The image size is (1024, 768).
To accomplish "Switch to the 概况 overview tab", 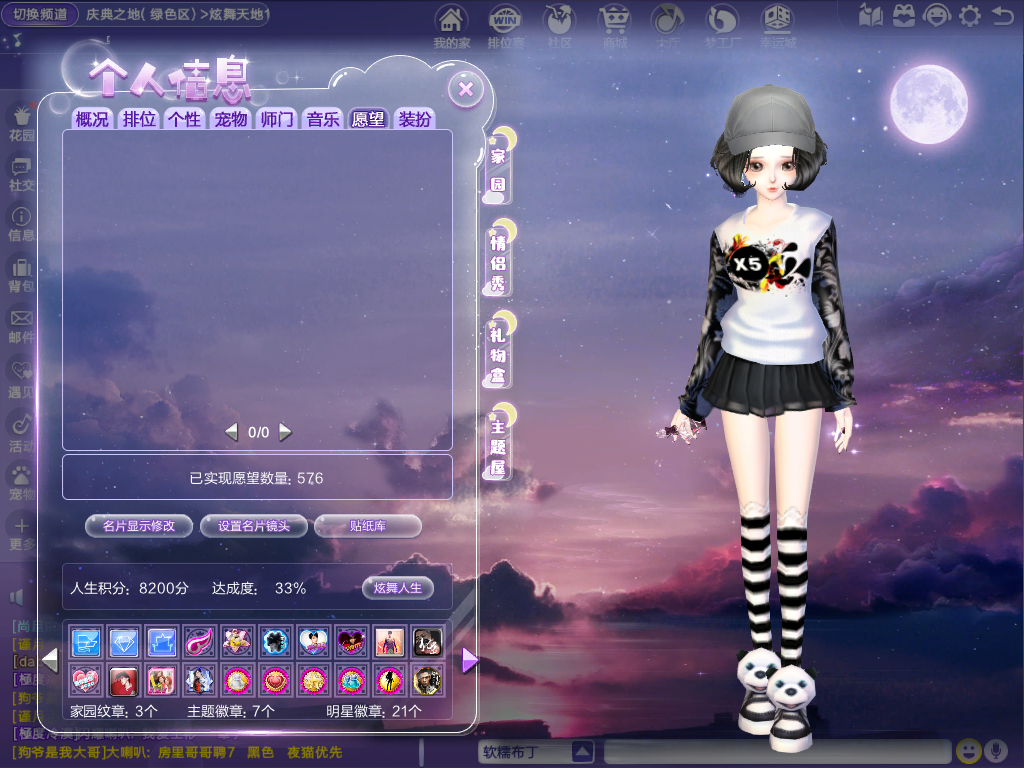I will click(92, 119).
